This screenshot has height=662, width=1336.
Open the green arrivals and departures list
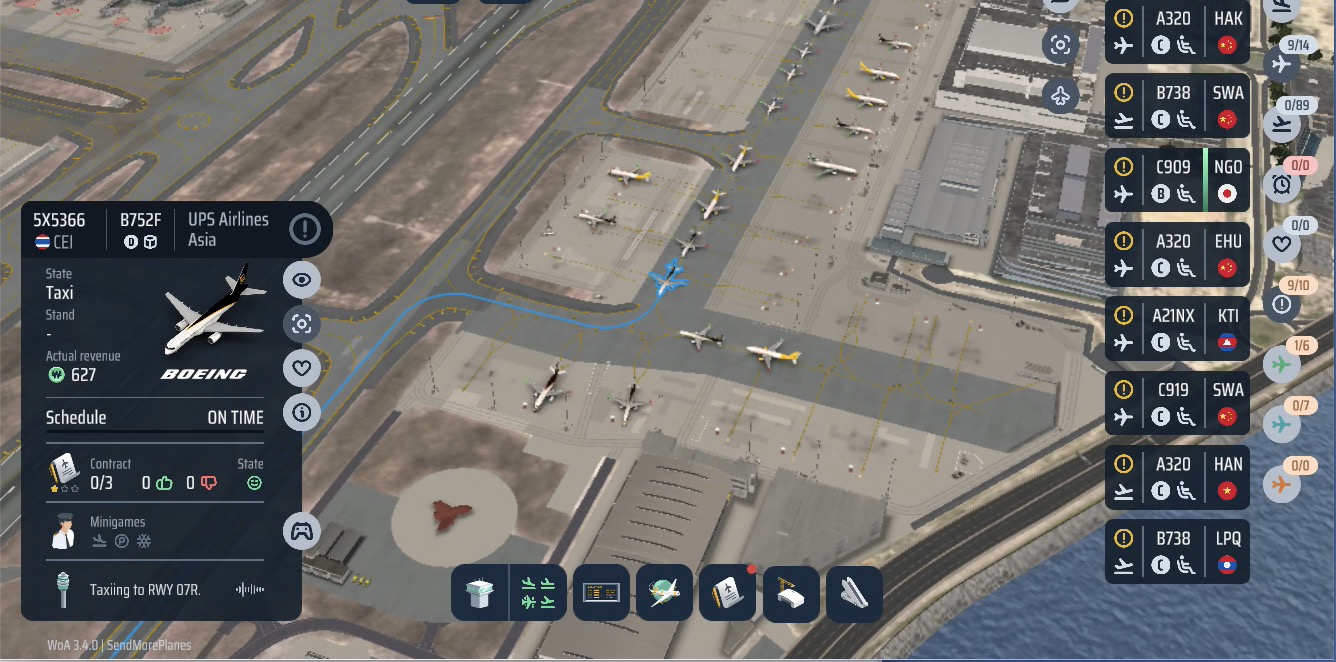point(538,594)
